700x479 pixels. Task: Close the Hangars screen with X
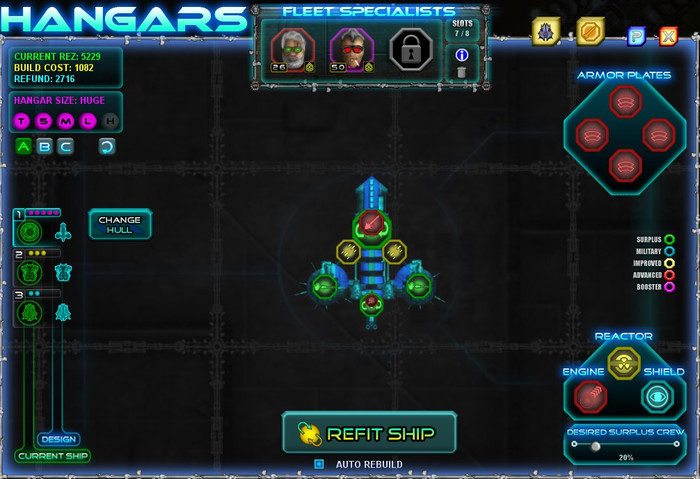pyautogui.click(x=668, y=37)
